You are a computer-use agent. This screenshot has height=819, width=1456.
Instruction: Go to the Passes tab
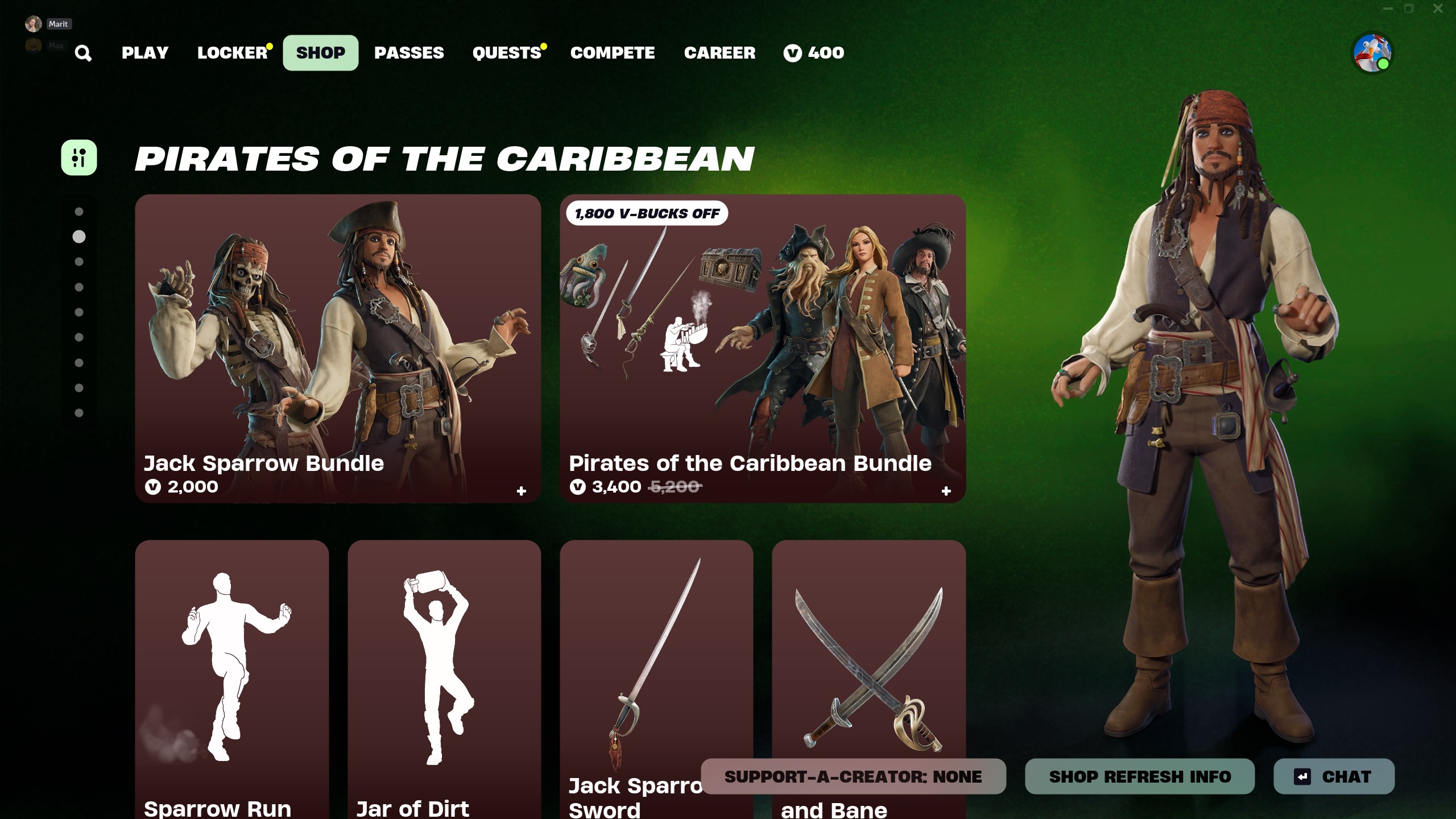coord(409,53)
